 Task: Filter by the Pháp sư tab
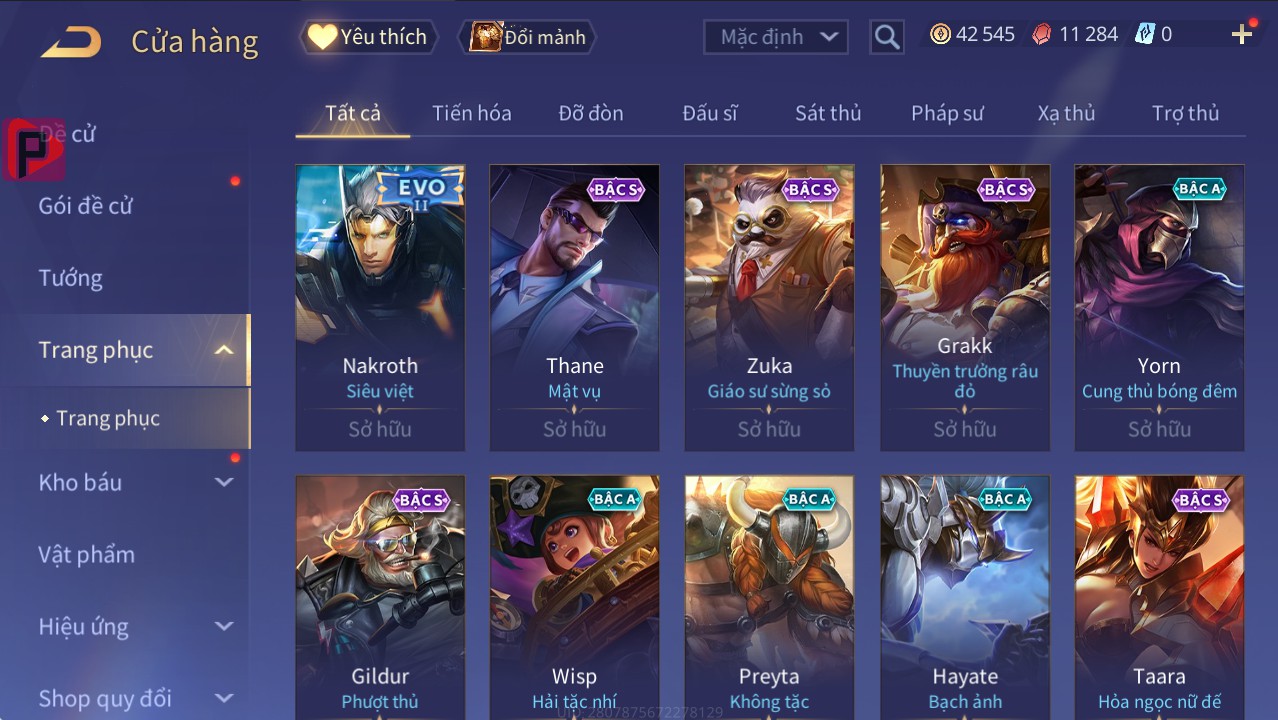coord(946,113)
